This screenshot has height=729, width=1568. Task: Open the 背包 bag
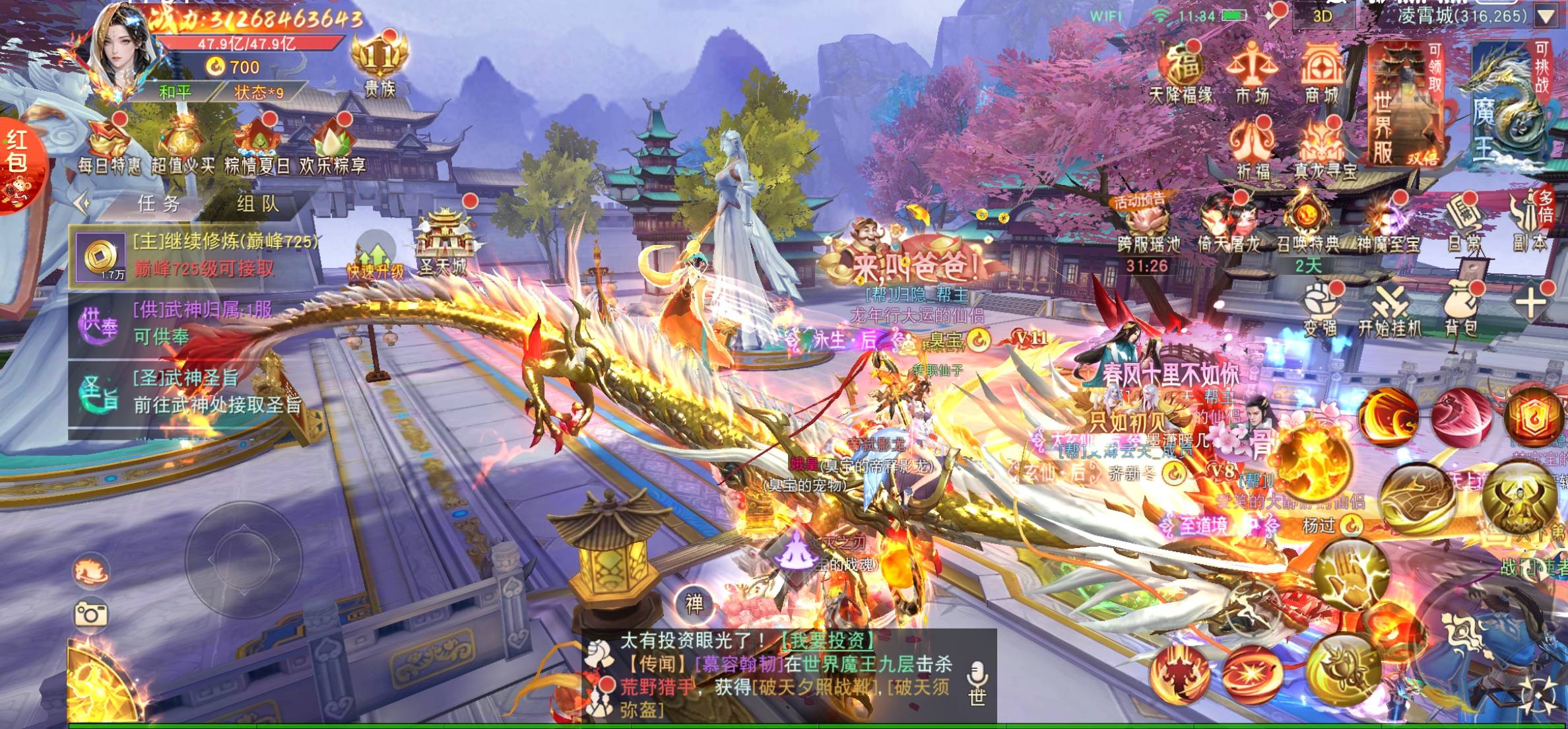pyautogui.click(x=1460, y=308)
